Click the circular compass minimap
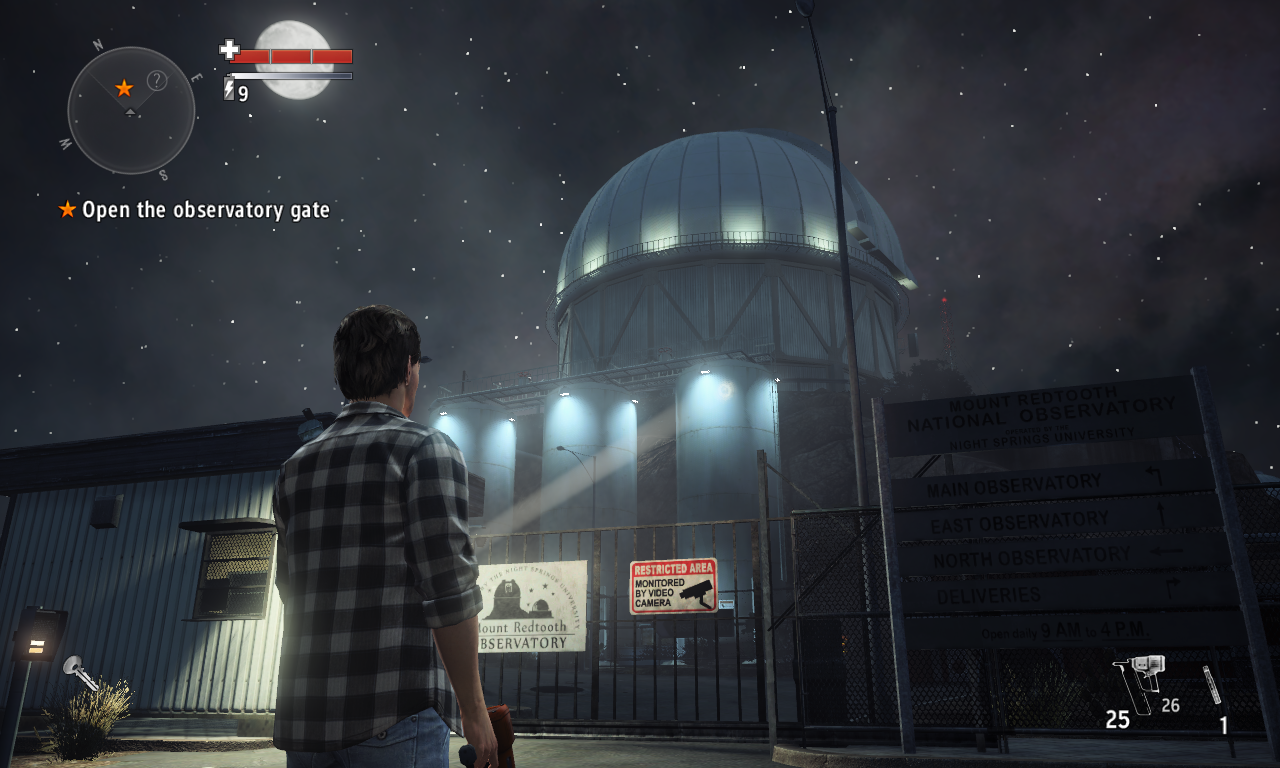 pyautogui.click(x=131, y=110)
